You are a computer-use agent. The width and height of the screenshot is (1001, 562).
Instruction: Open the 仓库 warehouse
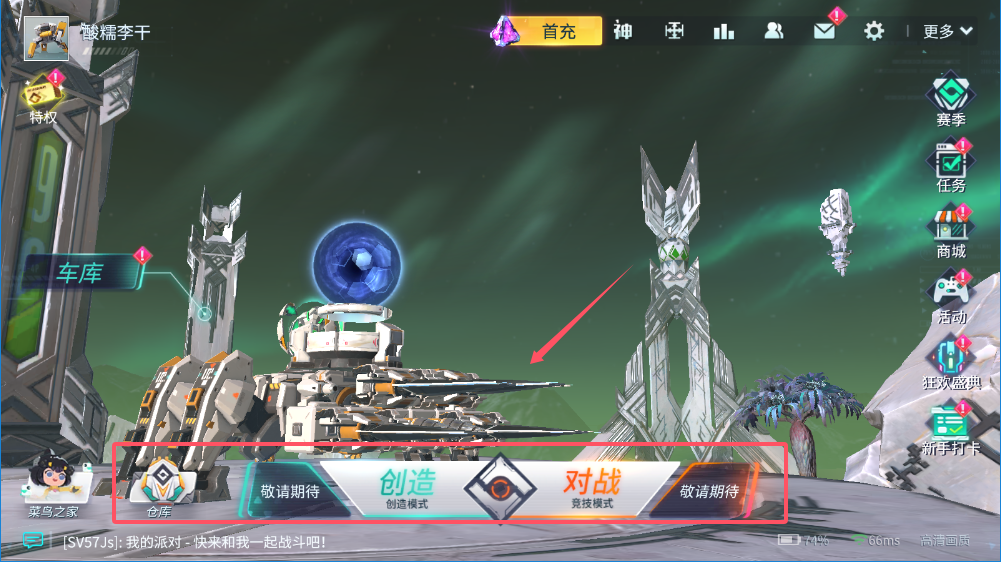pos(159,490)
